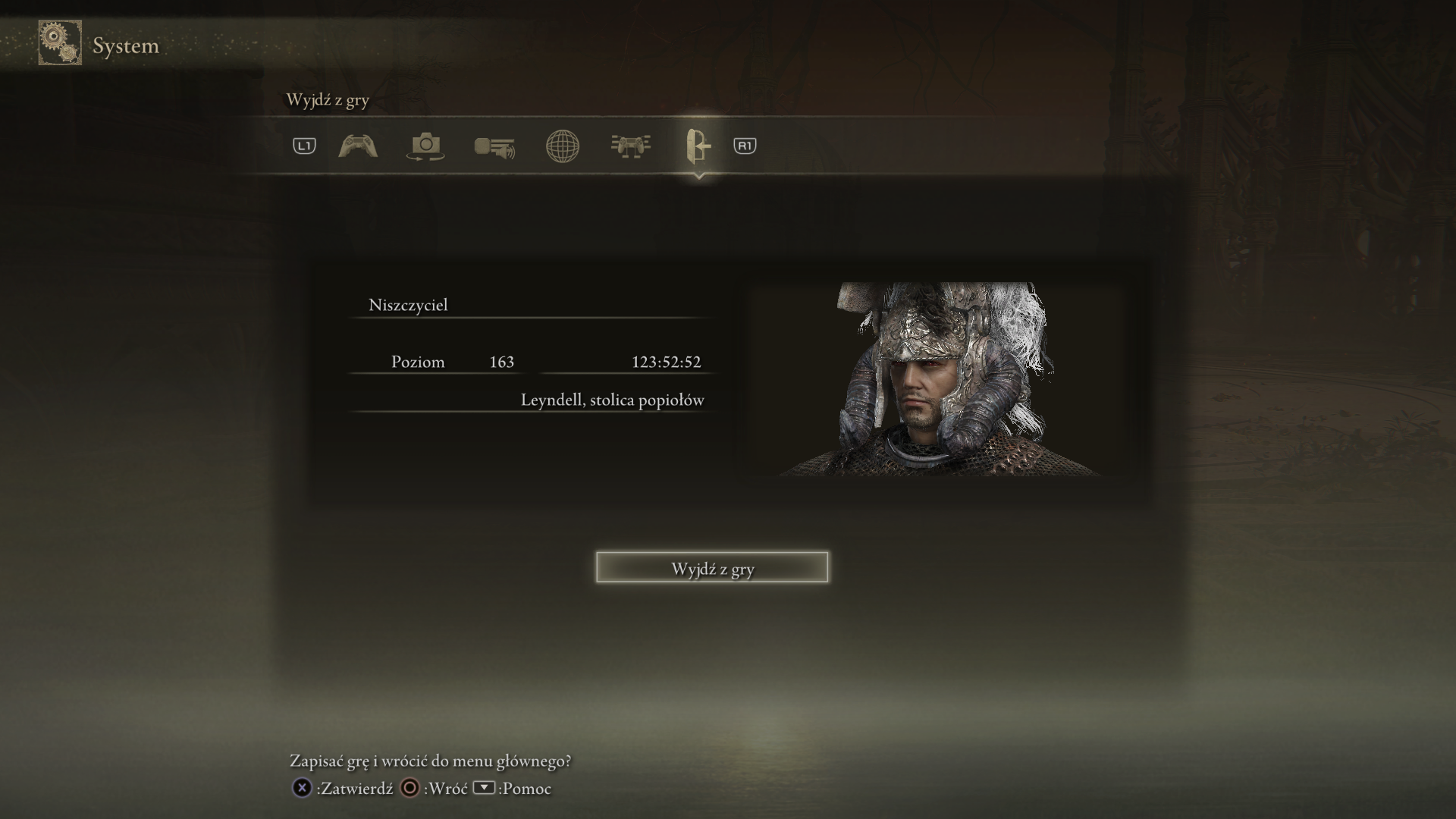Screen dimensions: 1456x819
Task: Switch to the globe network tab
Action: click(x=563, y=146)
